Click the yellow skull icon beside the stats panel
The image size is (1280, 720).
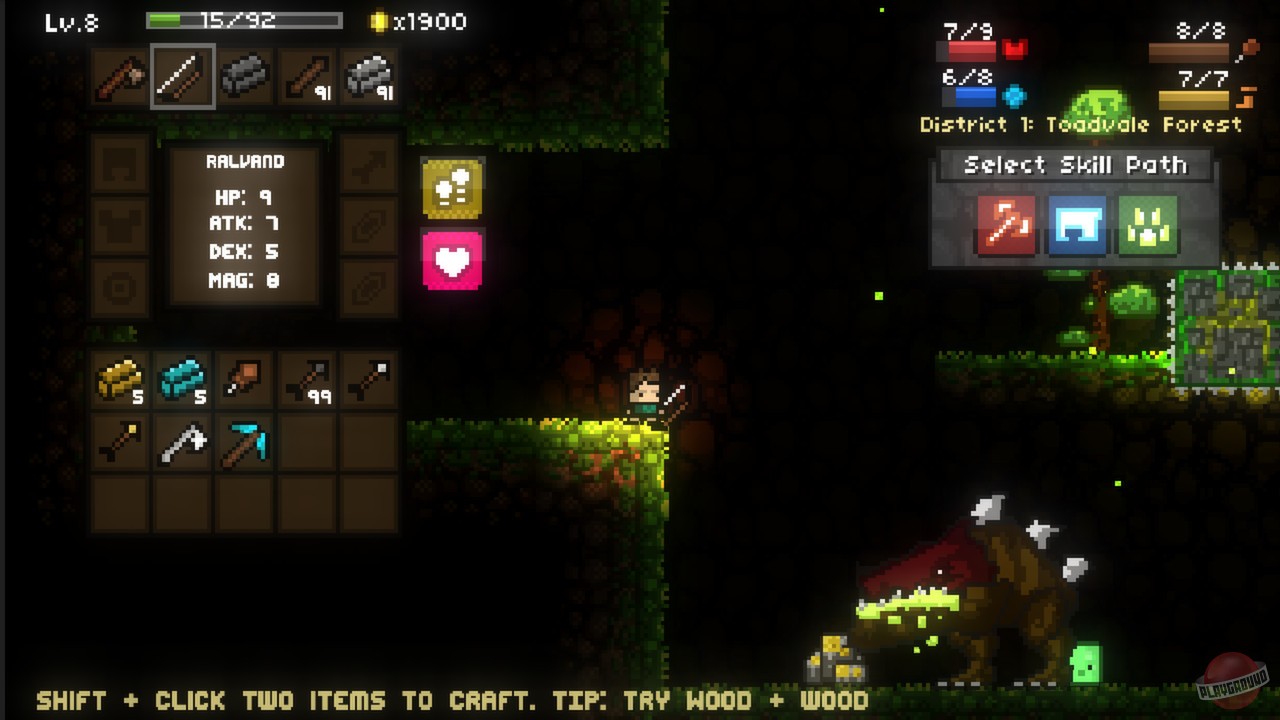pyautogui.click(x=452, y=190)
